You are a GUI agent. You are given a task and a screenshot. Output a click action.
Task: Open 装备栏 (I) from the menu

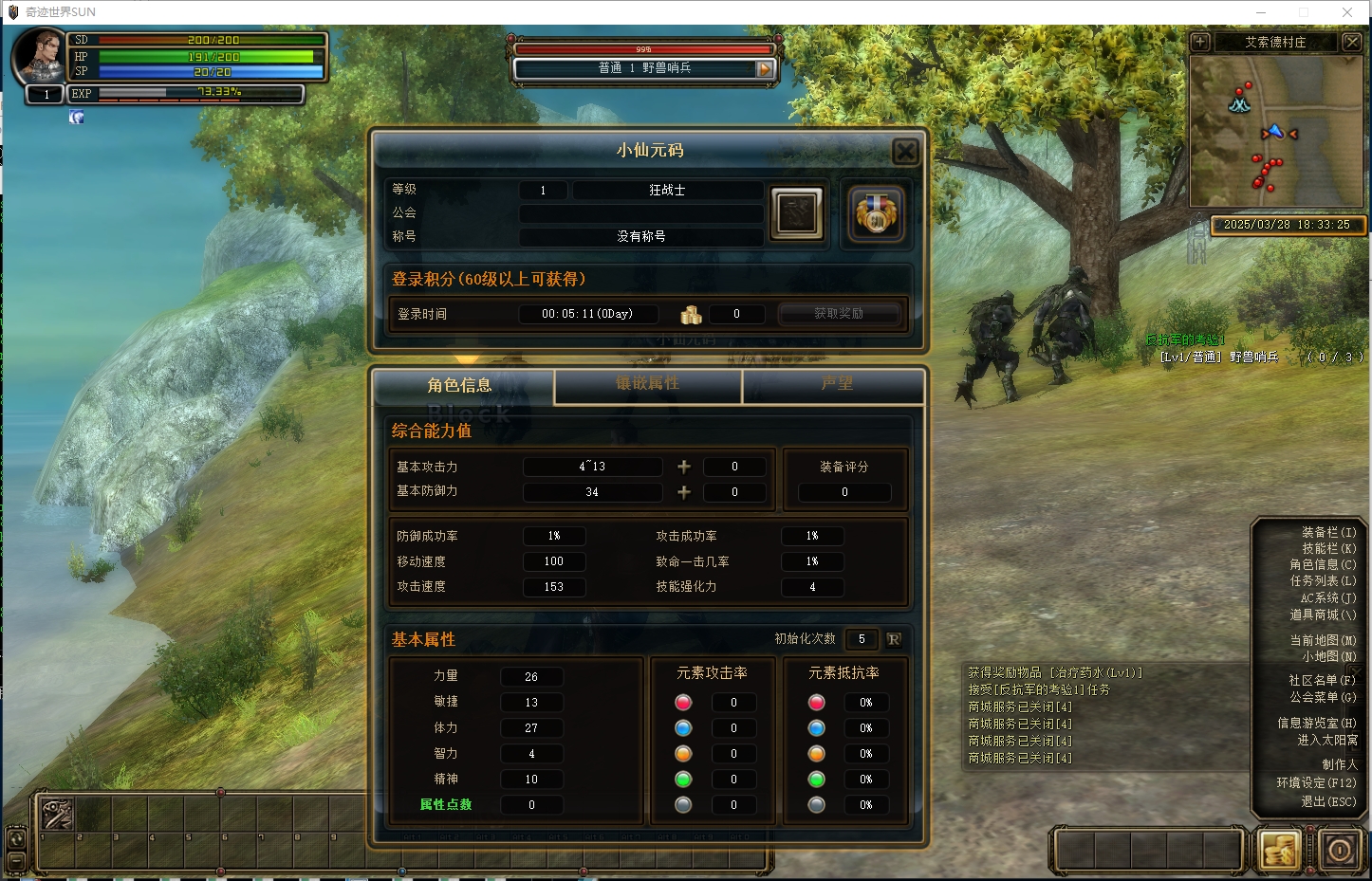[x=1328, y=533]
